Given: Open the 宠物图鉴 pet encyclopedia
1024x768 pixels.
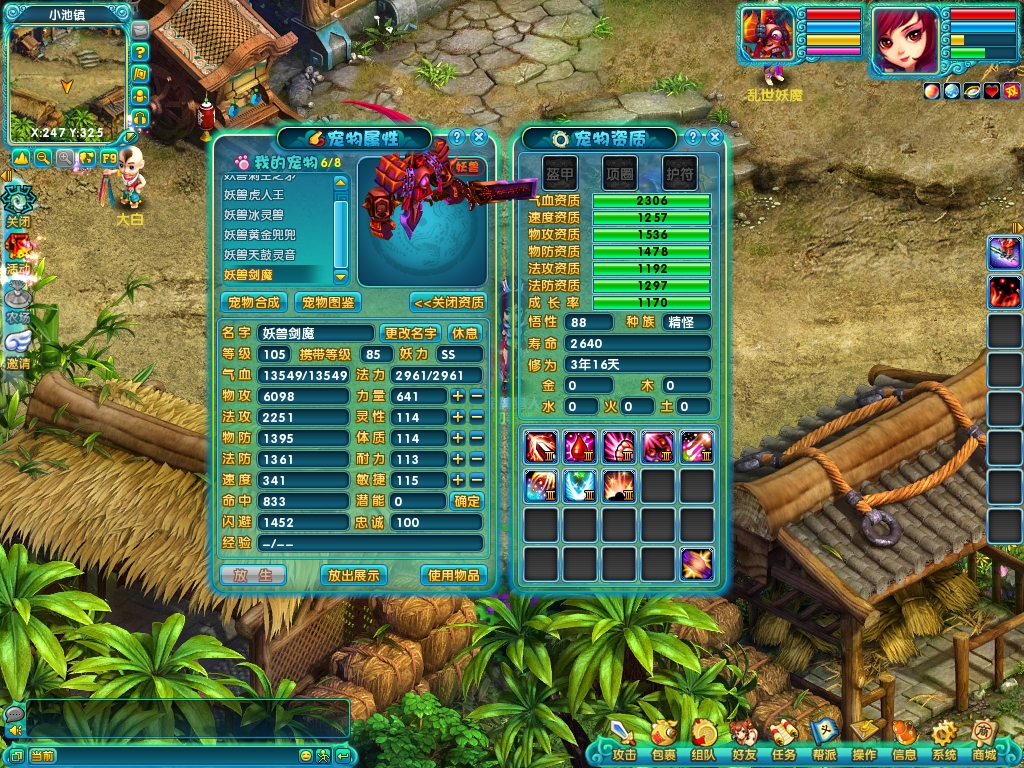Looking at the screenshot, I should pyautogui.click(x=329, y=302).
